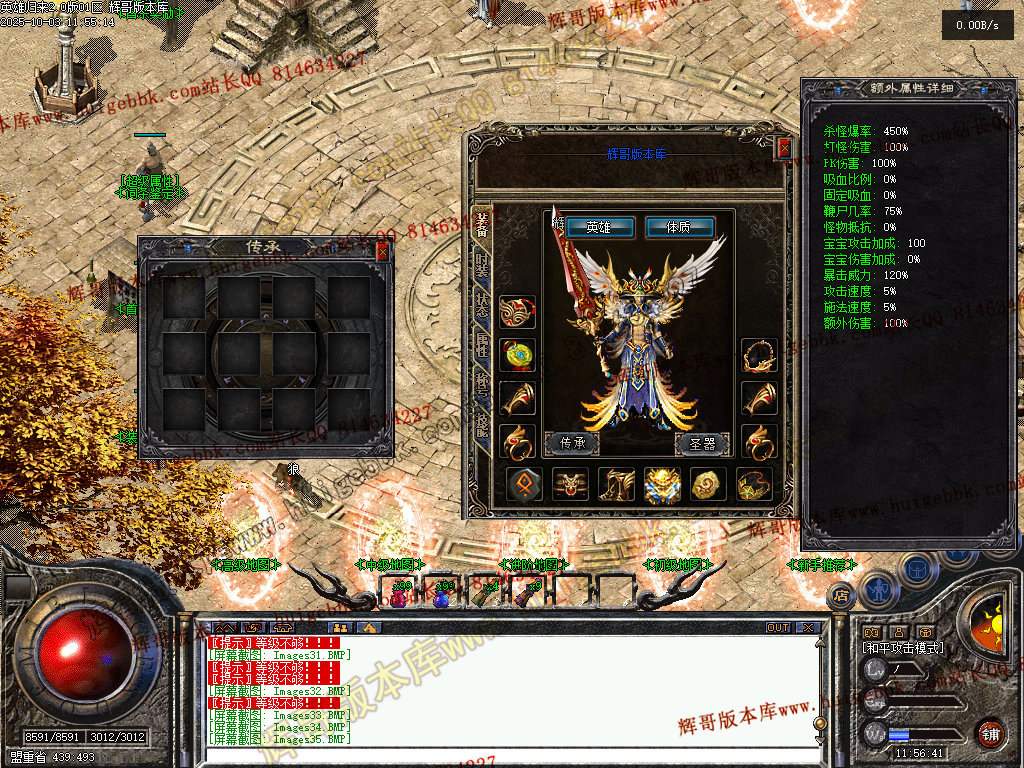Select the golden dragon emblem slot
This screenshot has width=1024, height=768.
coord(662,485)
